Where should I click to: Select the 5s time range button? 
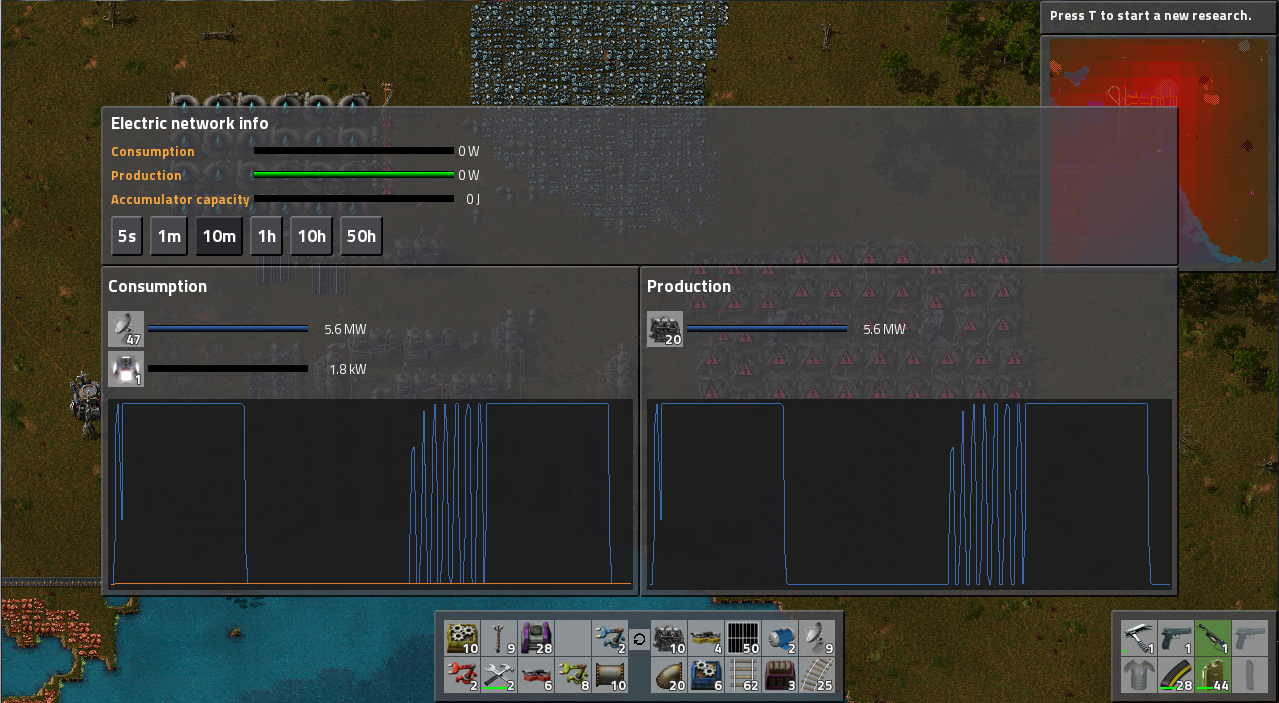tap(127, 237)
